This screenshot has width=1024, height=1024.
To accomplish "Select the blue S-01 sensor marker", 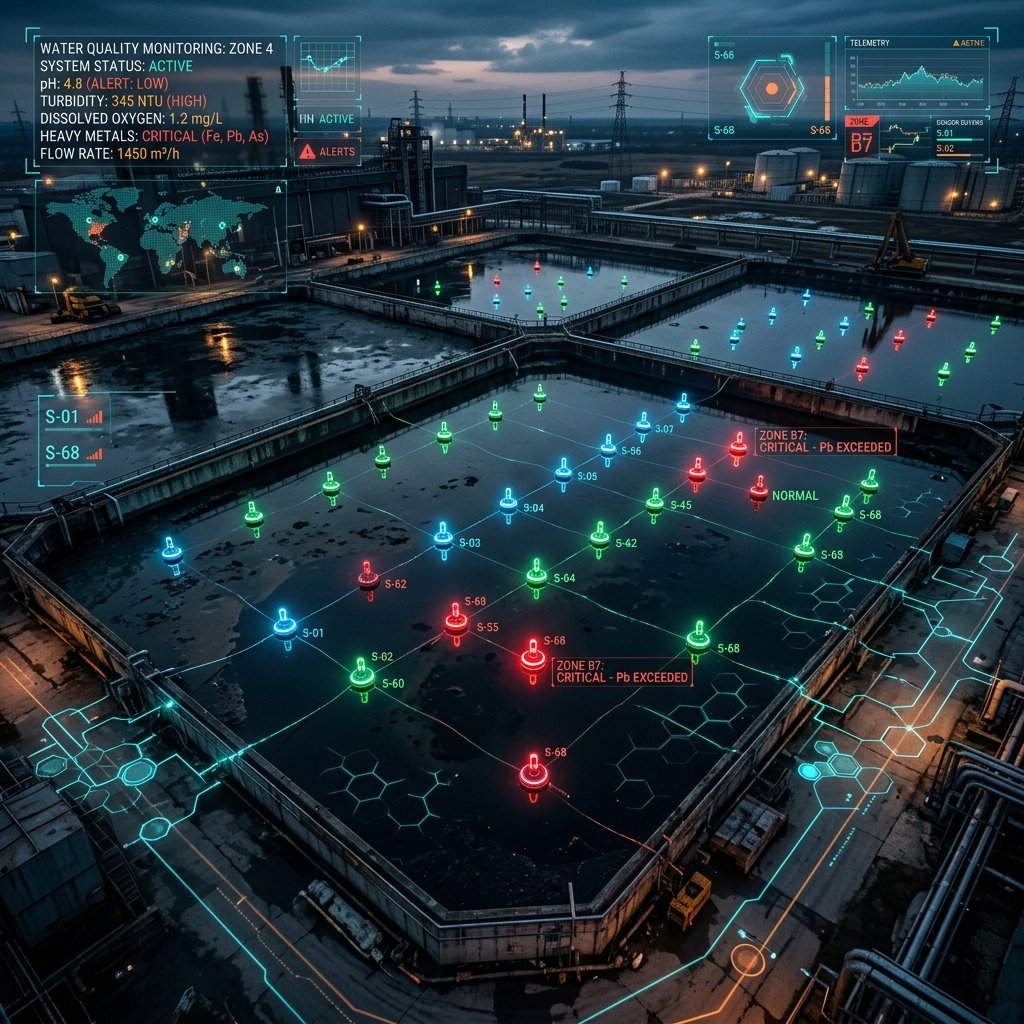I will coord(285,626).
